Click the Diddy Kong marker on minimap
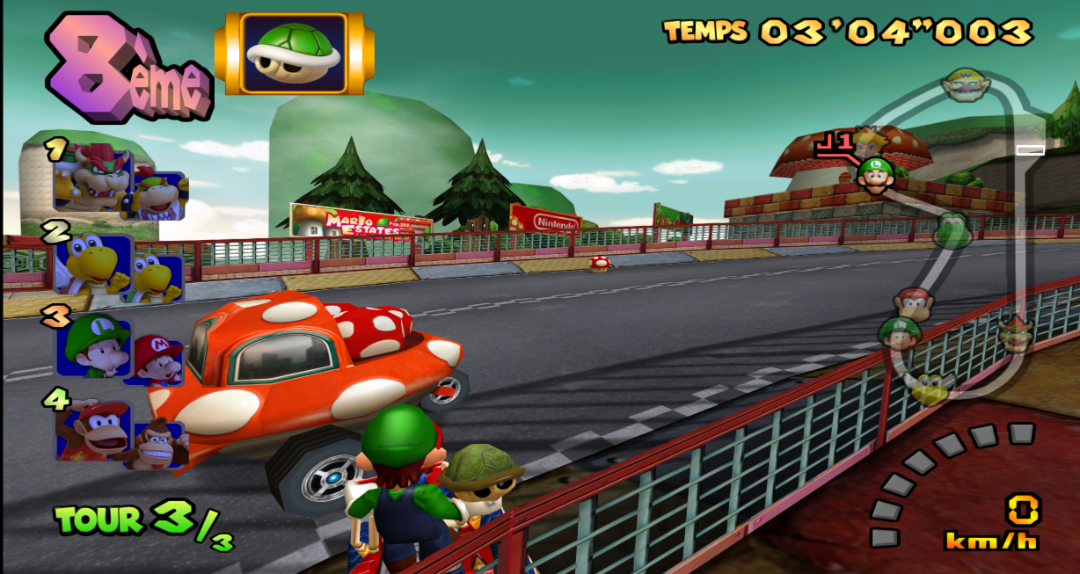 (x=914, y=301)
